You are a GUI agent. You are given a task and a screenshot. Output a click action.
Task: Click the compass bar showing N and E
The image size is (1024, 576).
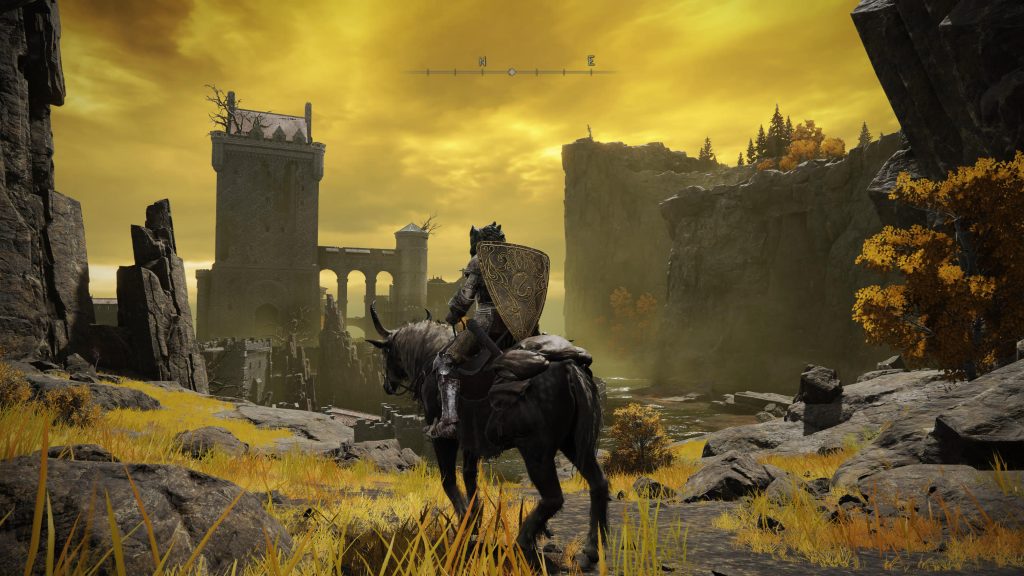click(x=511, y=70)
